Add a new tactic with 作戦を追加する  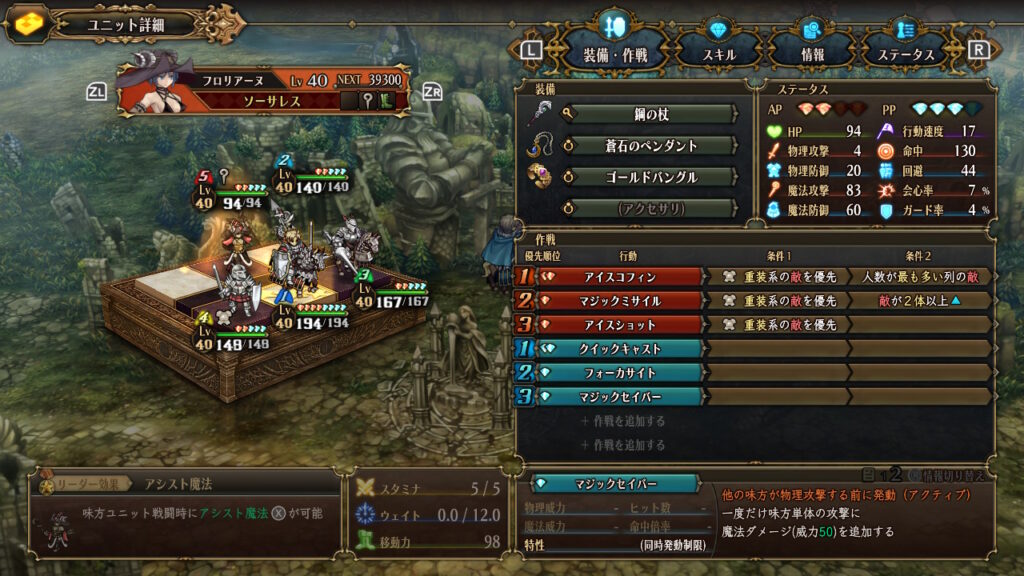pos(627,422)
